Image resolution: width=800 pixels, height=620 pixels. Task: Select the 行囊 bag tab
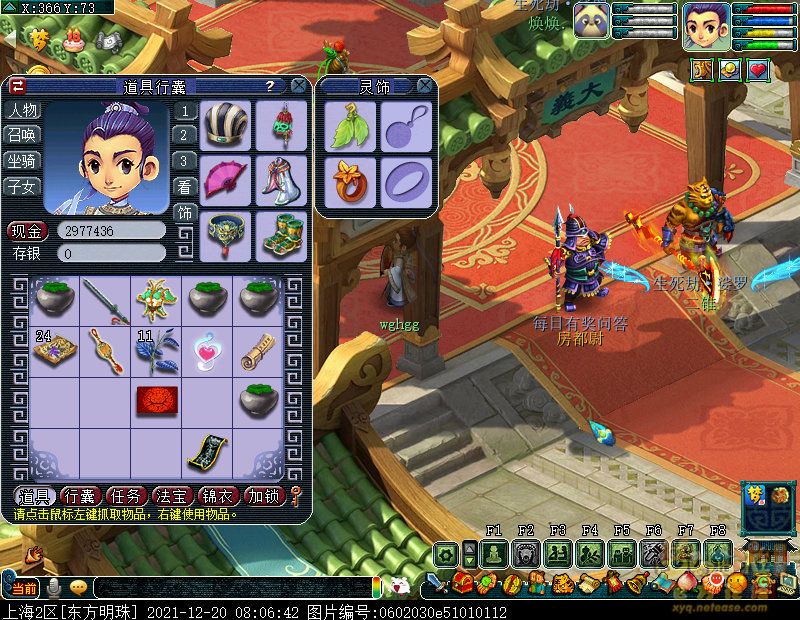click(80, 495)
